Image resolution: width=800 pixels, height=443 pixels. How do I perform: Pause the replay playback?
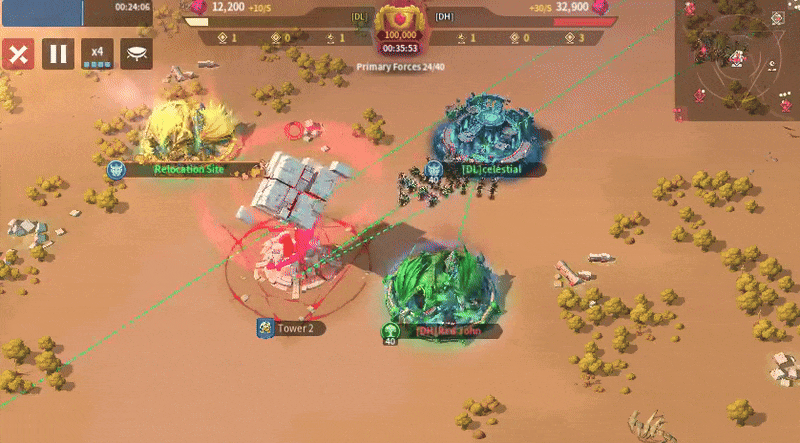[57, 54]
